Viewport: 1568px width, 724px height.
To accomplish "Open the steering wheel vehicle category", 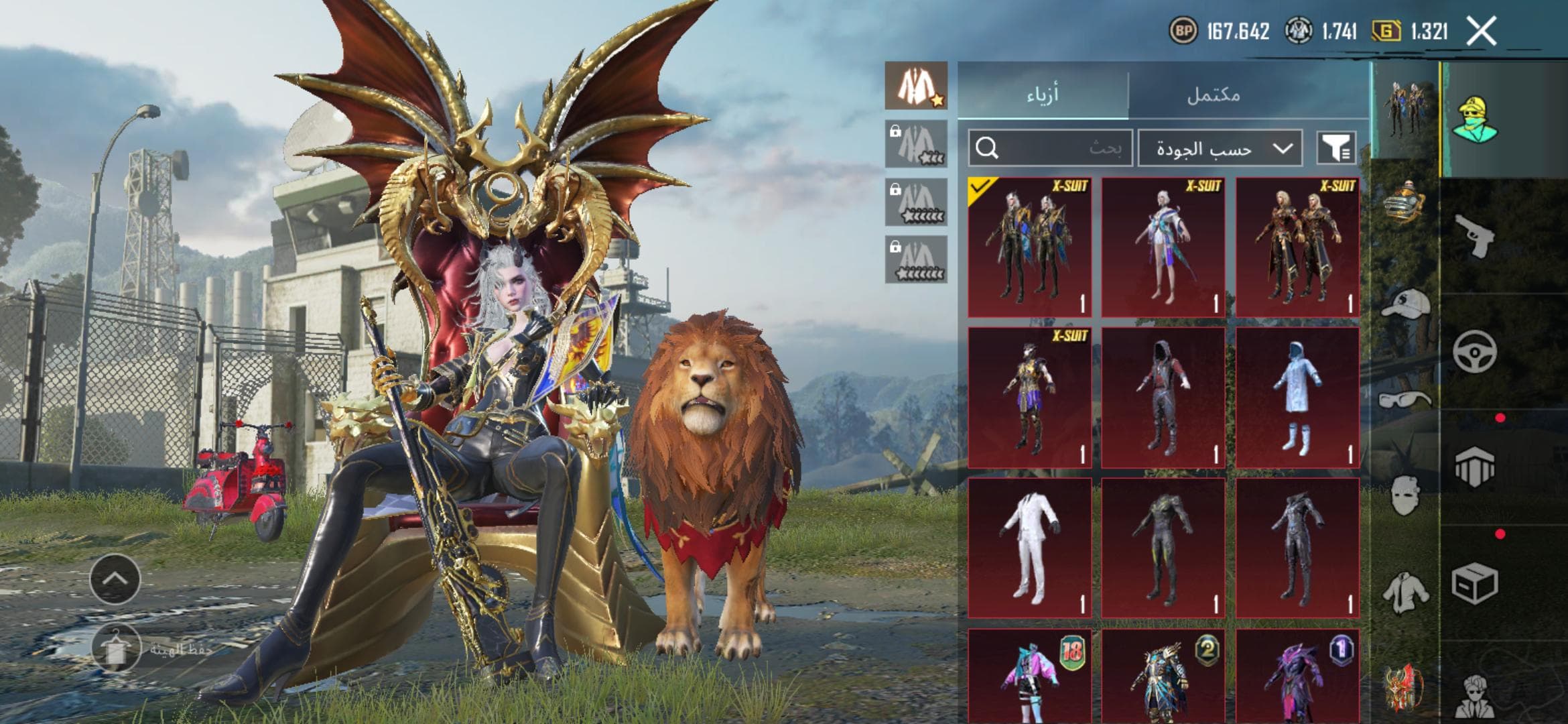I will point(1475,351).
